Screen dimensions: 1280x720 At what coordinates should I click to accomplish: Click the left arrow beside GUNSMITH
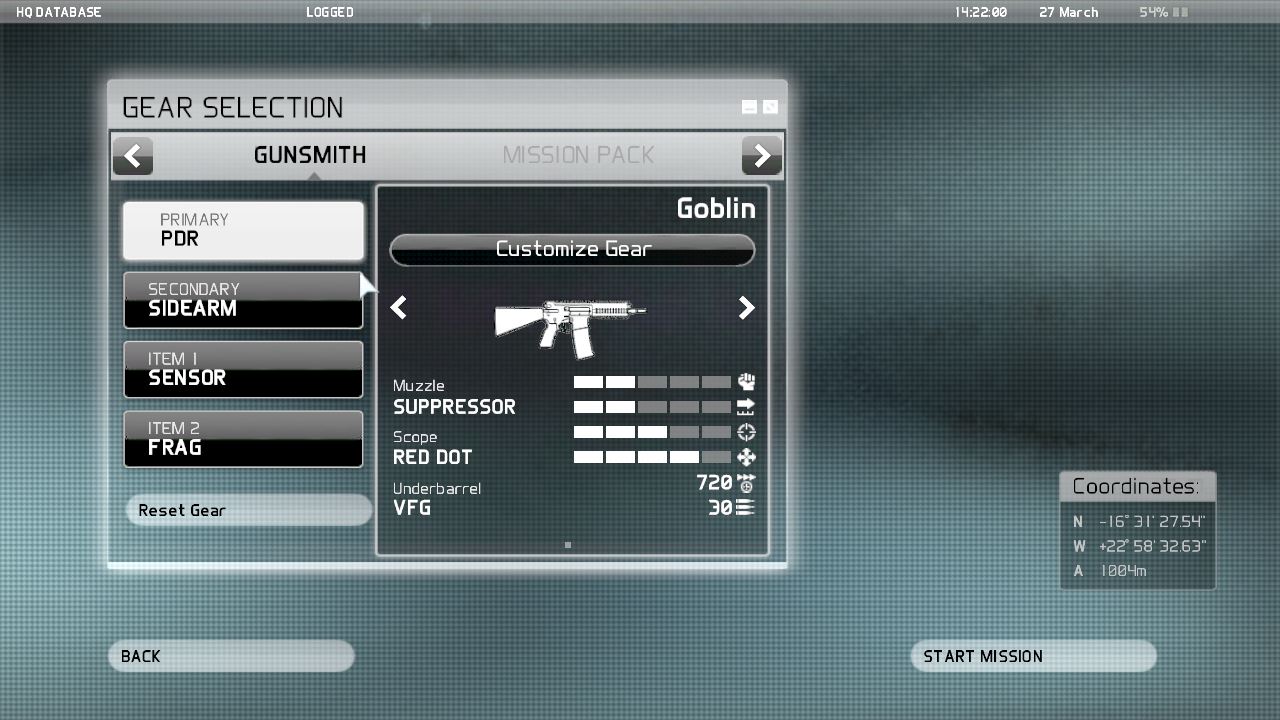tap(133, 155)
